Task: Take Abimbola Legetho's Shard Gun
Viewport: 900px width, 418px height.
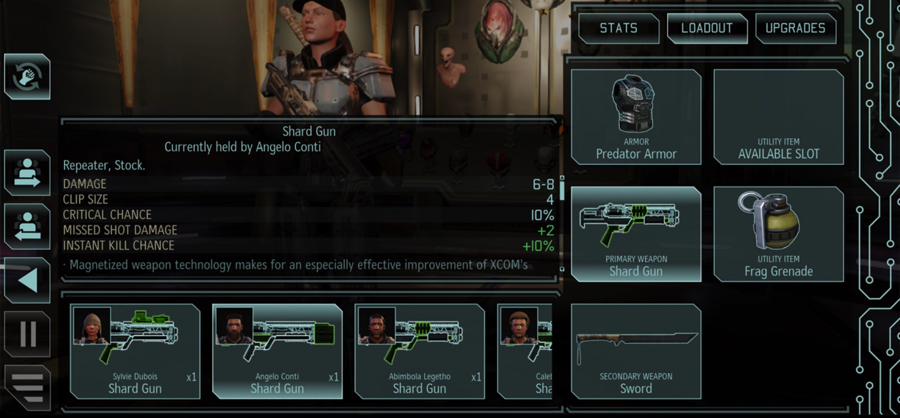Action: pyautogui.click(x=419, y=352)
